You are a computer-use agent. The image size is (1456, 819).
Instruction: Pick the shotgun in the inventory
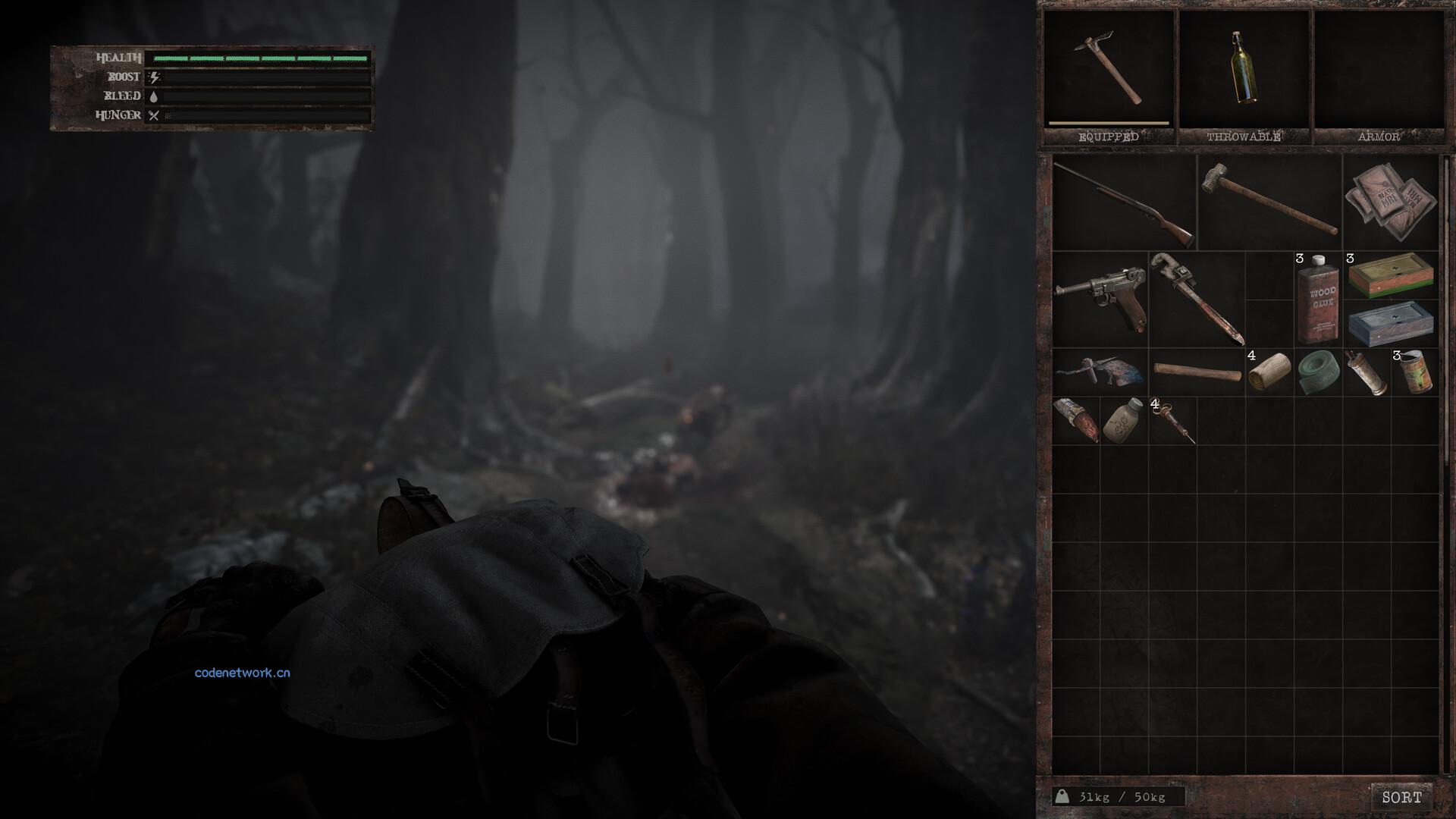point(1124,202)
